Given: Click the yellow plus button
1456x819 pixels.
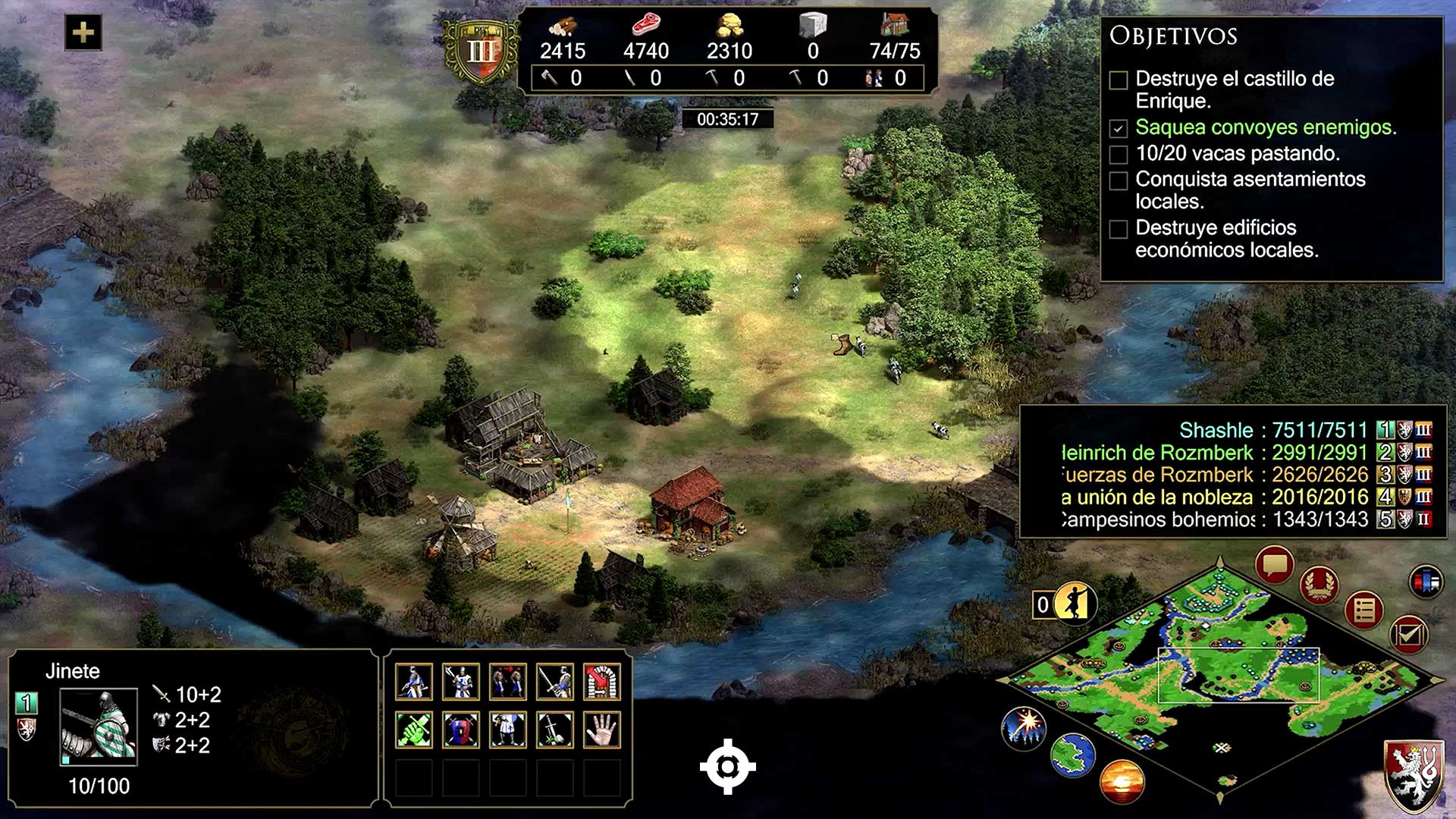Looking at the screenshot, I should pos(83,33).
